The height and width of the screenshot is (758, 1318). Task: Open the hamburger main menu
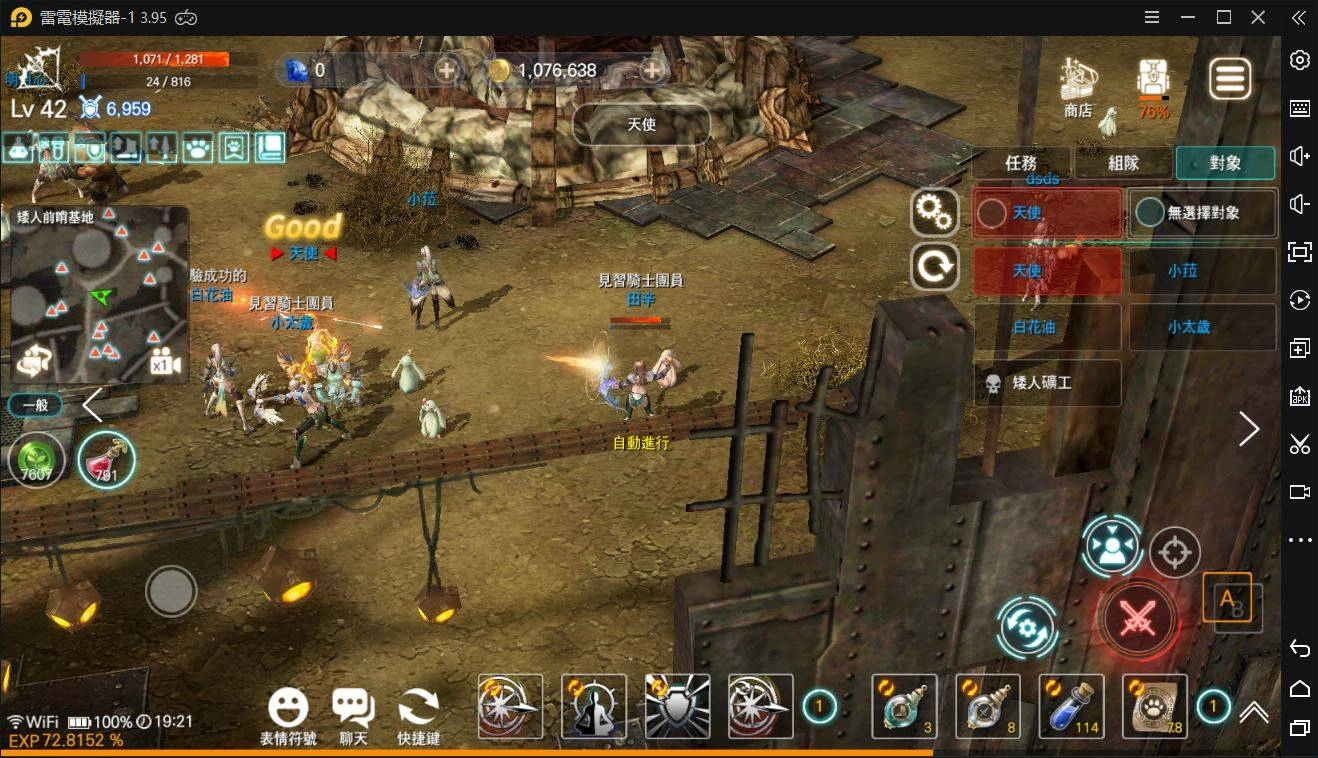pos(1230,79)
